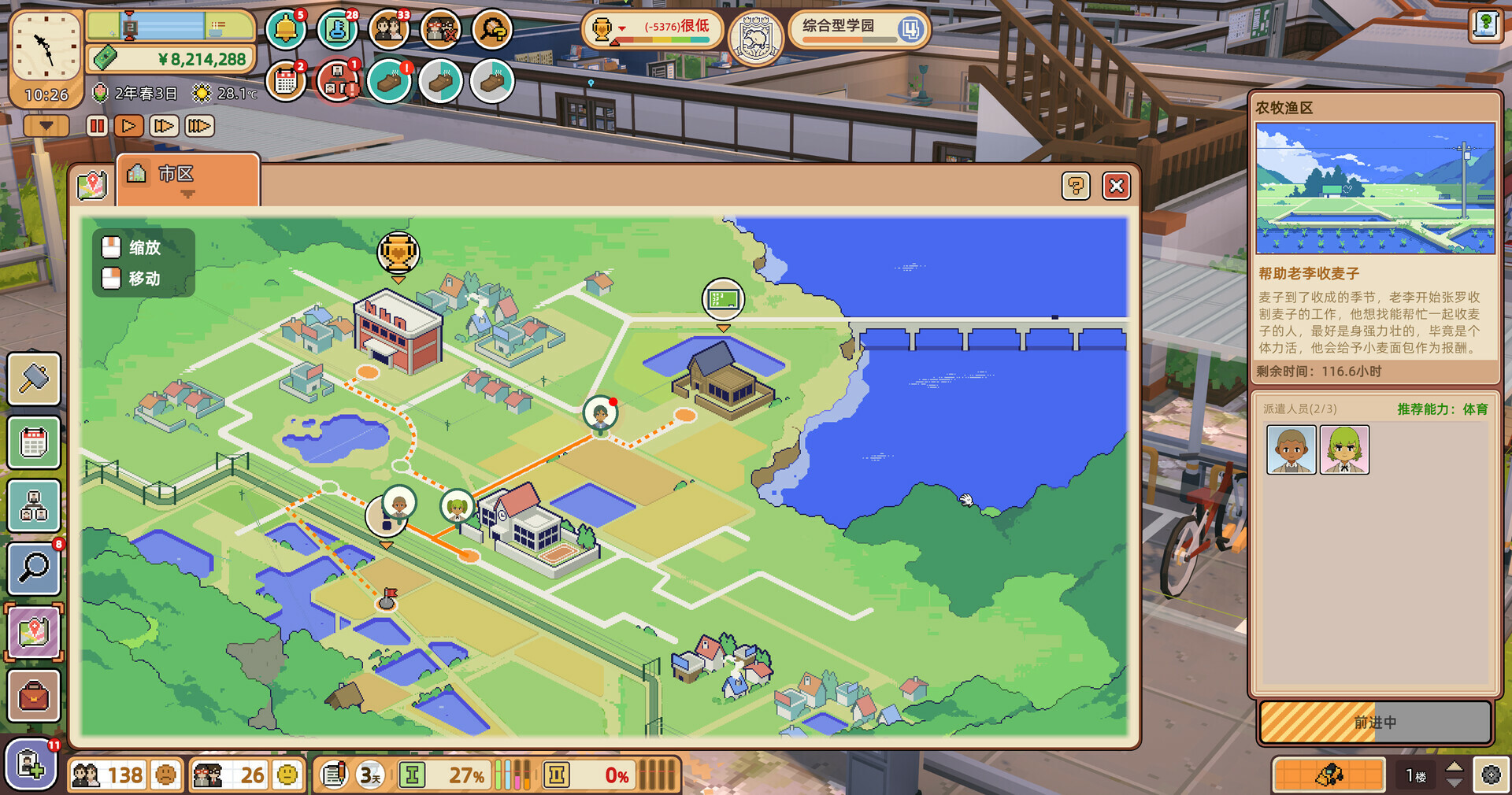Open the research panel showing 28 badge
The image size is (1512, 795).
point(337,29)
